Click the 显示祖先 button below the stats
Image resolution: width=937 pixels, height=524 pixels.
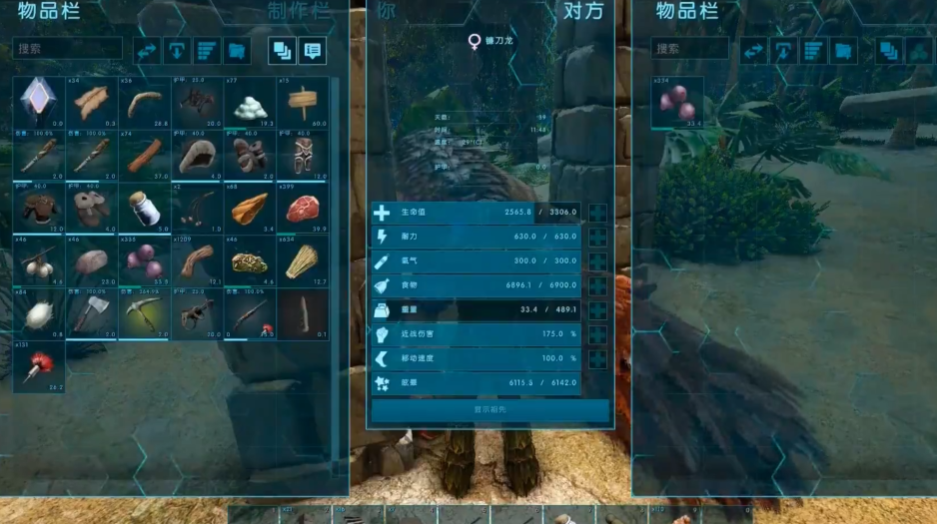pos(490,409)
